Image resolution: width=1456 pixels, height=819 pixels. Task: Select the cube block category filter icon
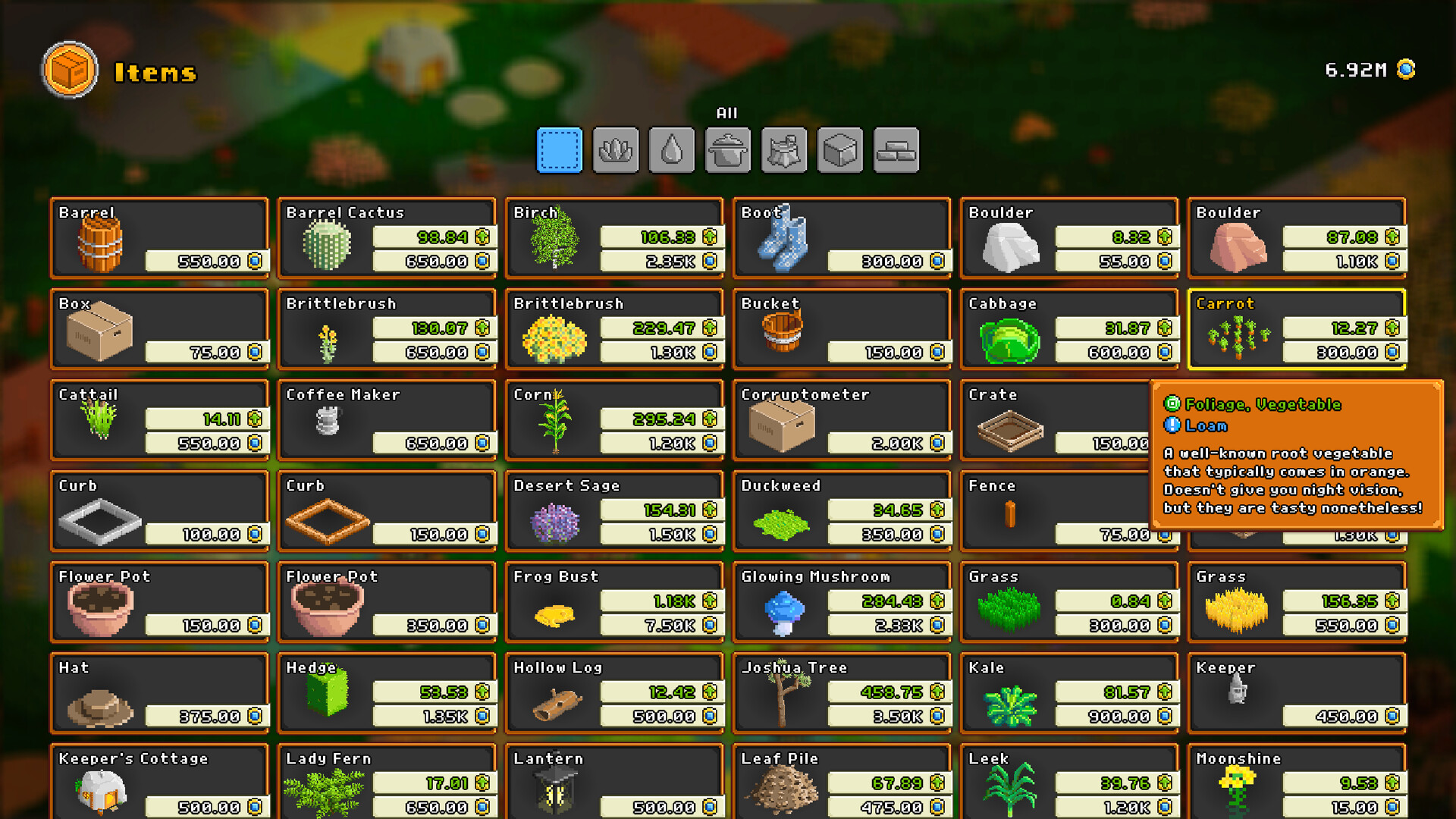pos(839,149)
